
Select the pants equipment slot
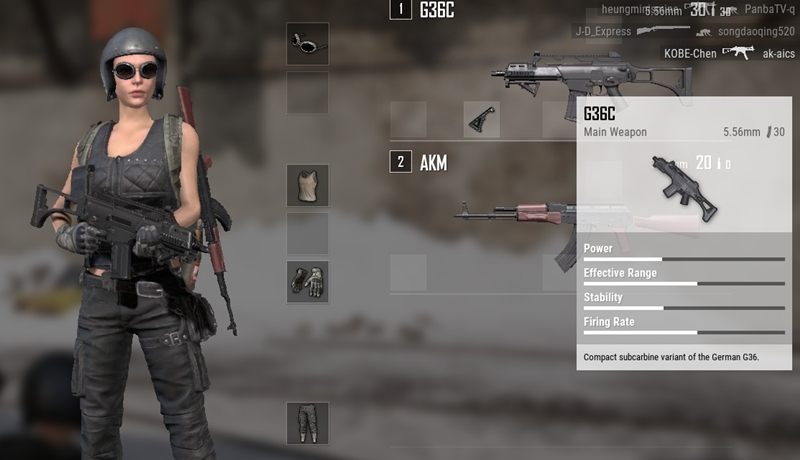point(307,423)
